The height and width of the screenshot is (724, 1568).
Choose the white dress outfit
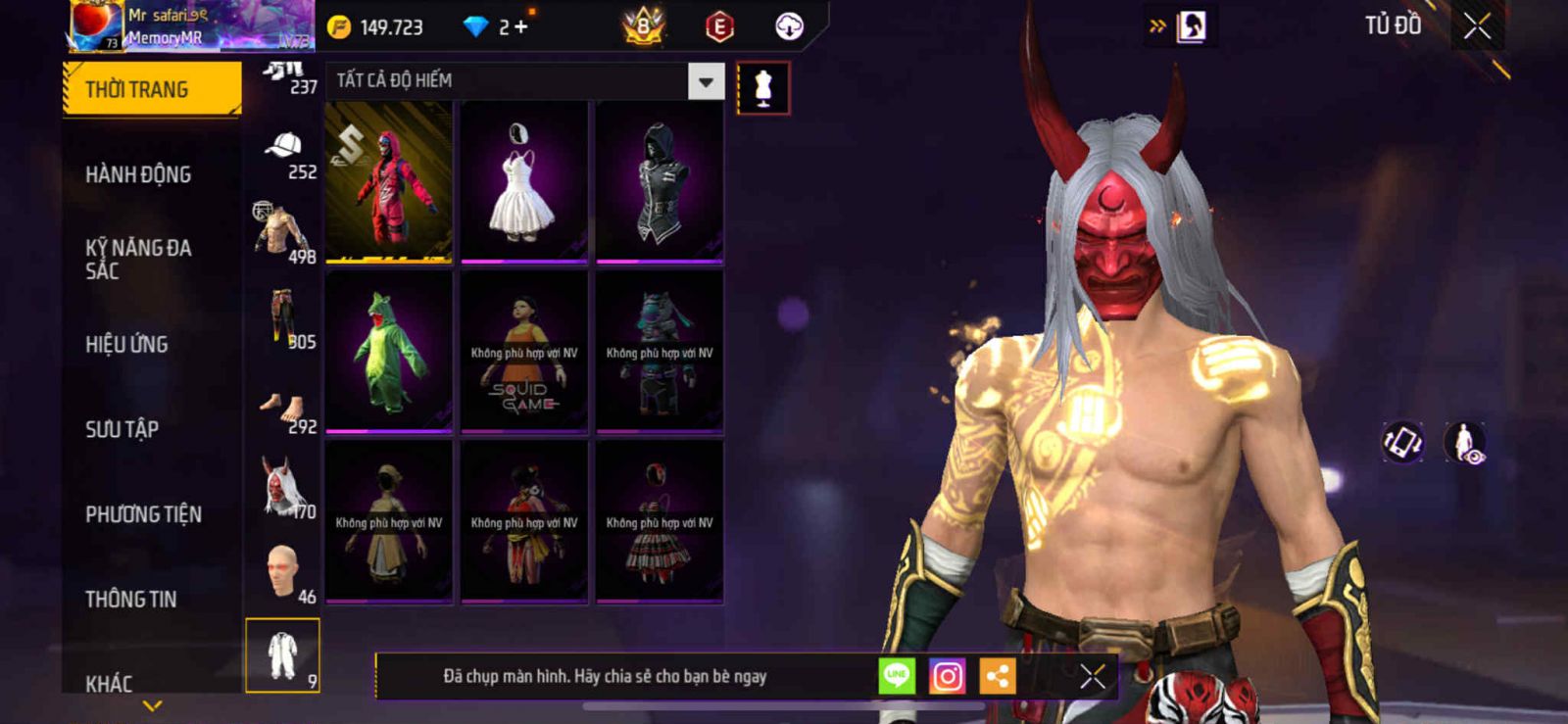point(524,181)
